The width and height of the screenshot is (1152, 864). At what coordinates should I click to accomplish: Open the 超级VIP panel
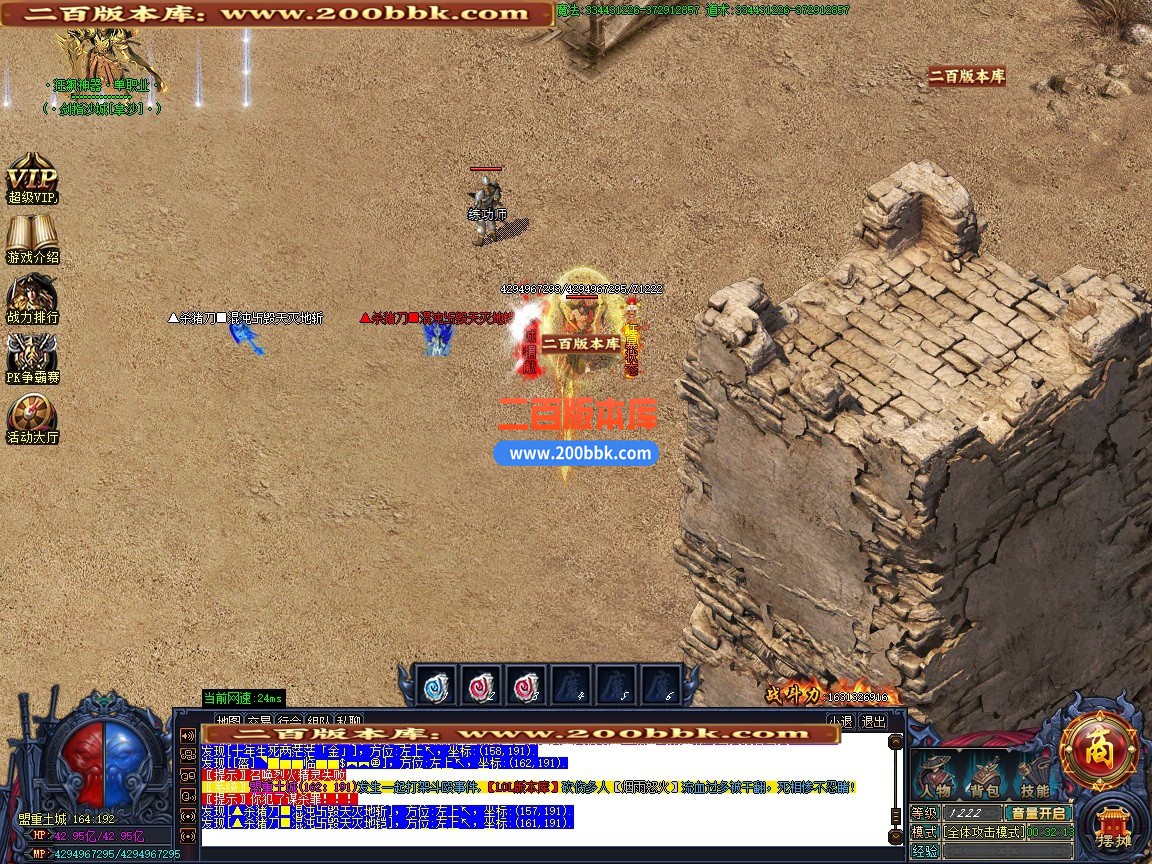[x=32, y=178]
